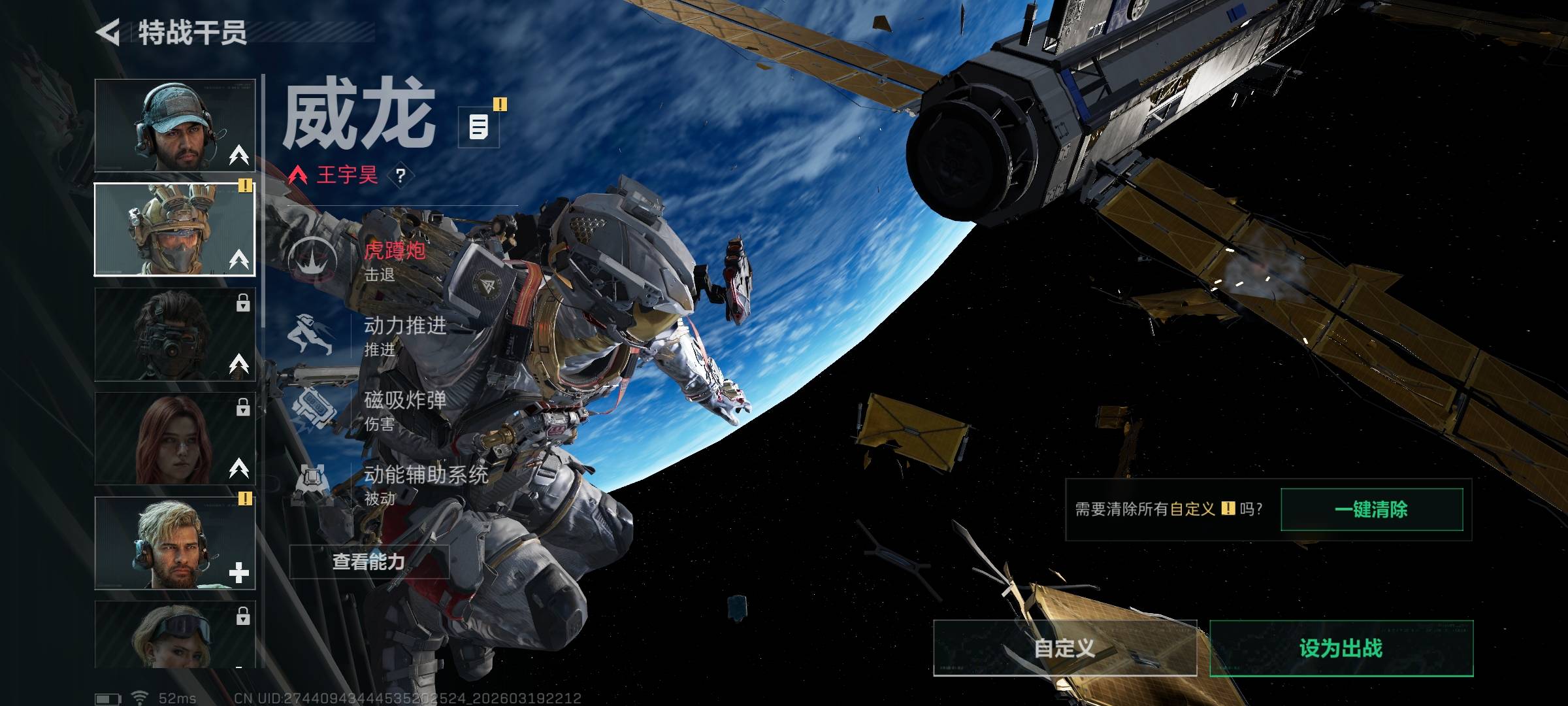Select the helmeted 威龙 operator portrait
The width and height of the screenshot is (1568, 706).
(174, 229)
